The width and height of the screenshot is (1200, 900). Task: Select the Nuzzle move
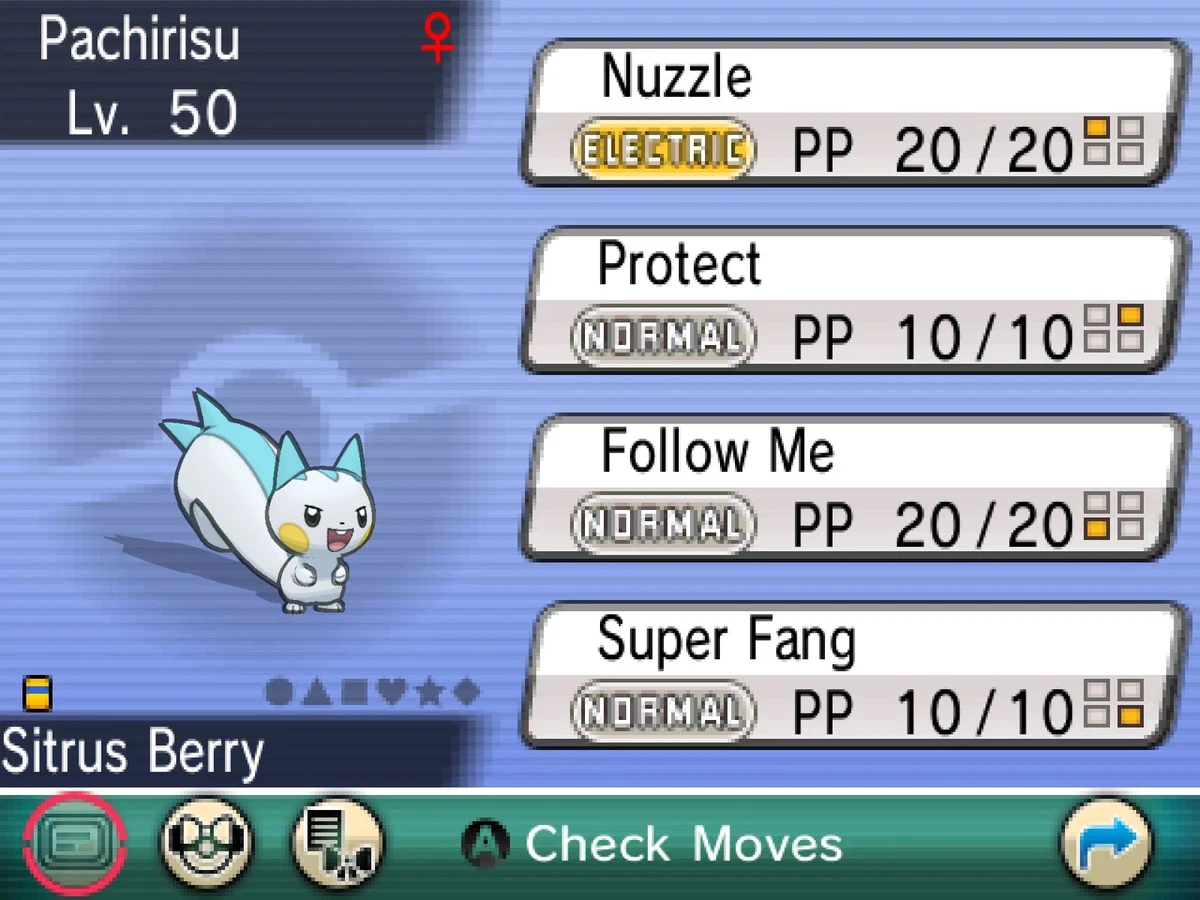(x=850, y=112)
